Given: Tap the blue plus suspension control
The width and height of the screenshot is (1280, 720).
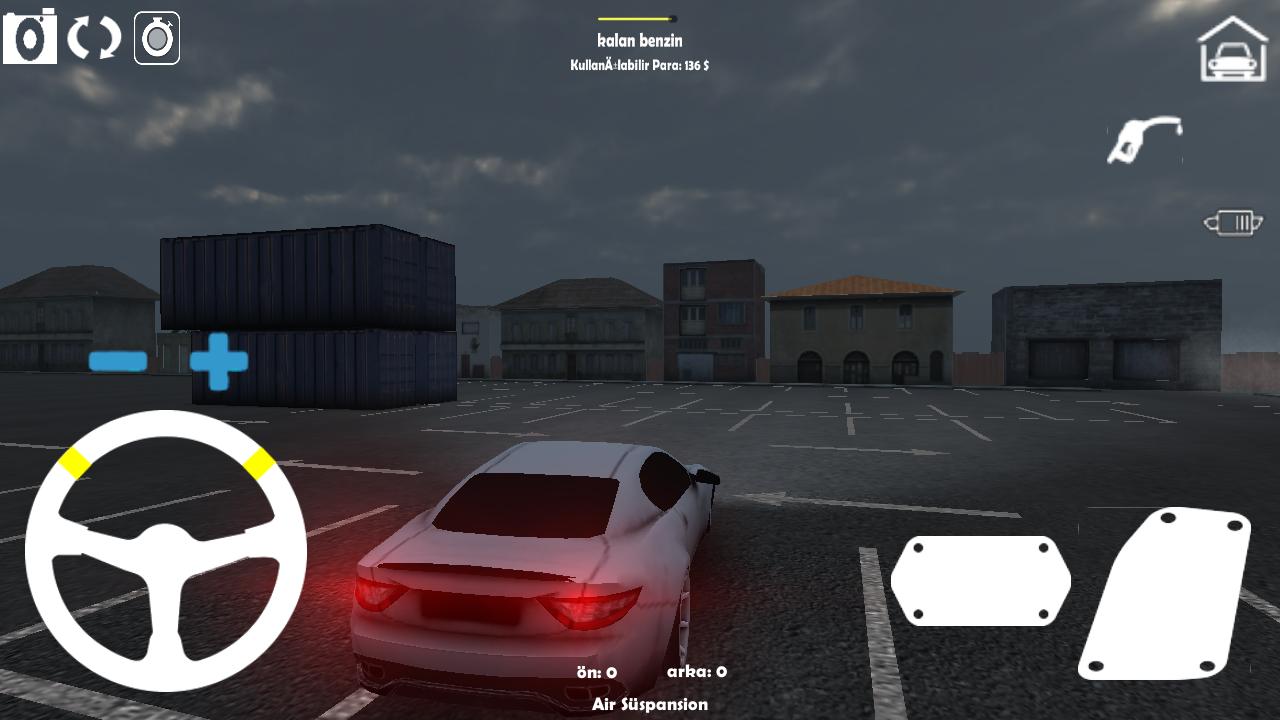Looking at the screenshot, I should click(221, 362).
